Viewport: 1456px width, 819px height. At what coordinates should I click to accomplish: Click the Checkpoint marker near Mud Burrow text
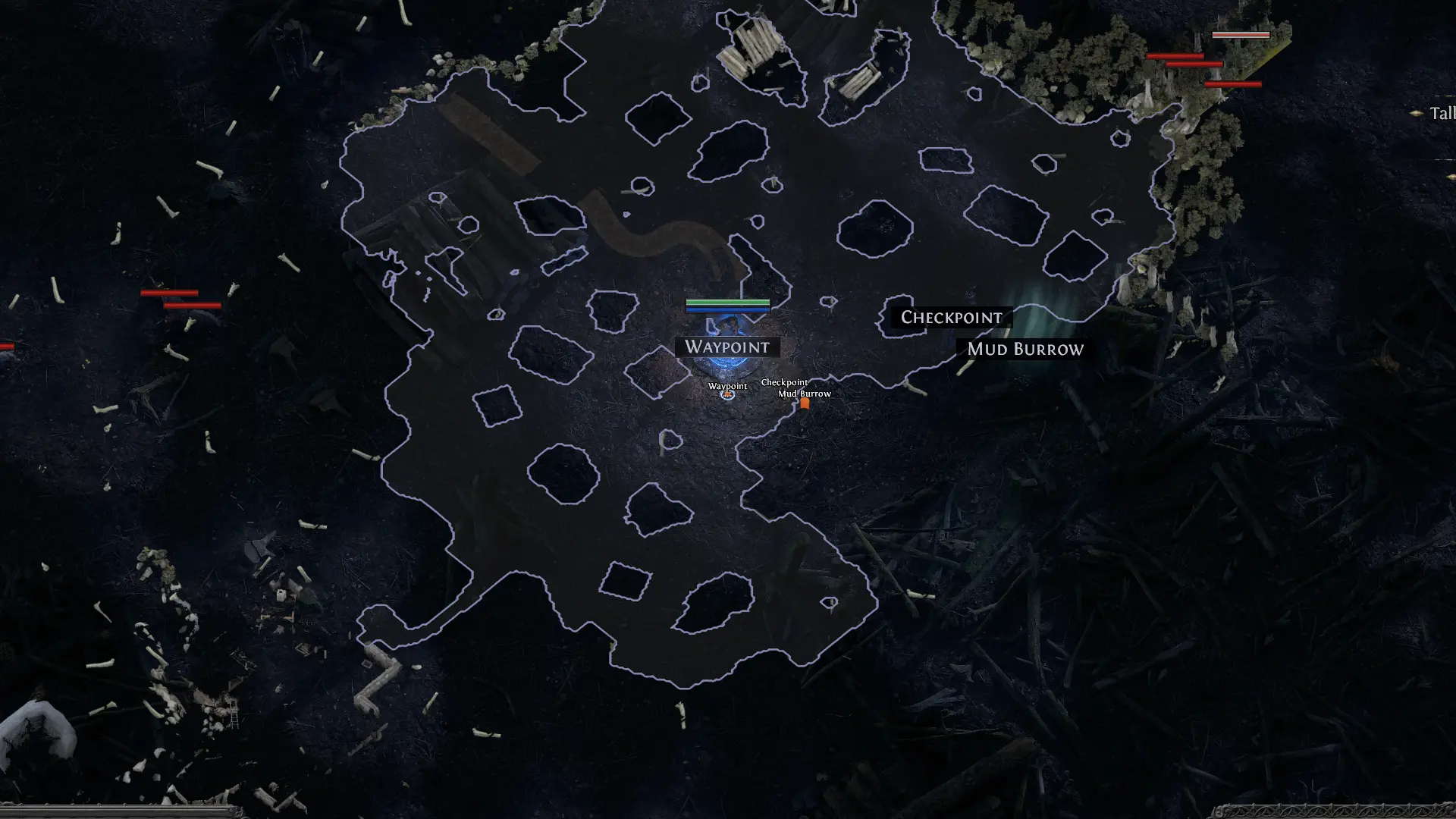805,404
